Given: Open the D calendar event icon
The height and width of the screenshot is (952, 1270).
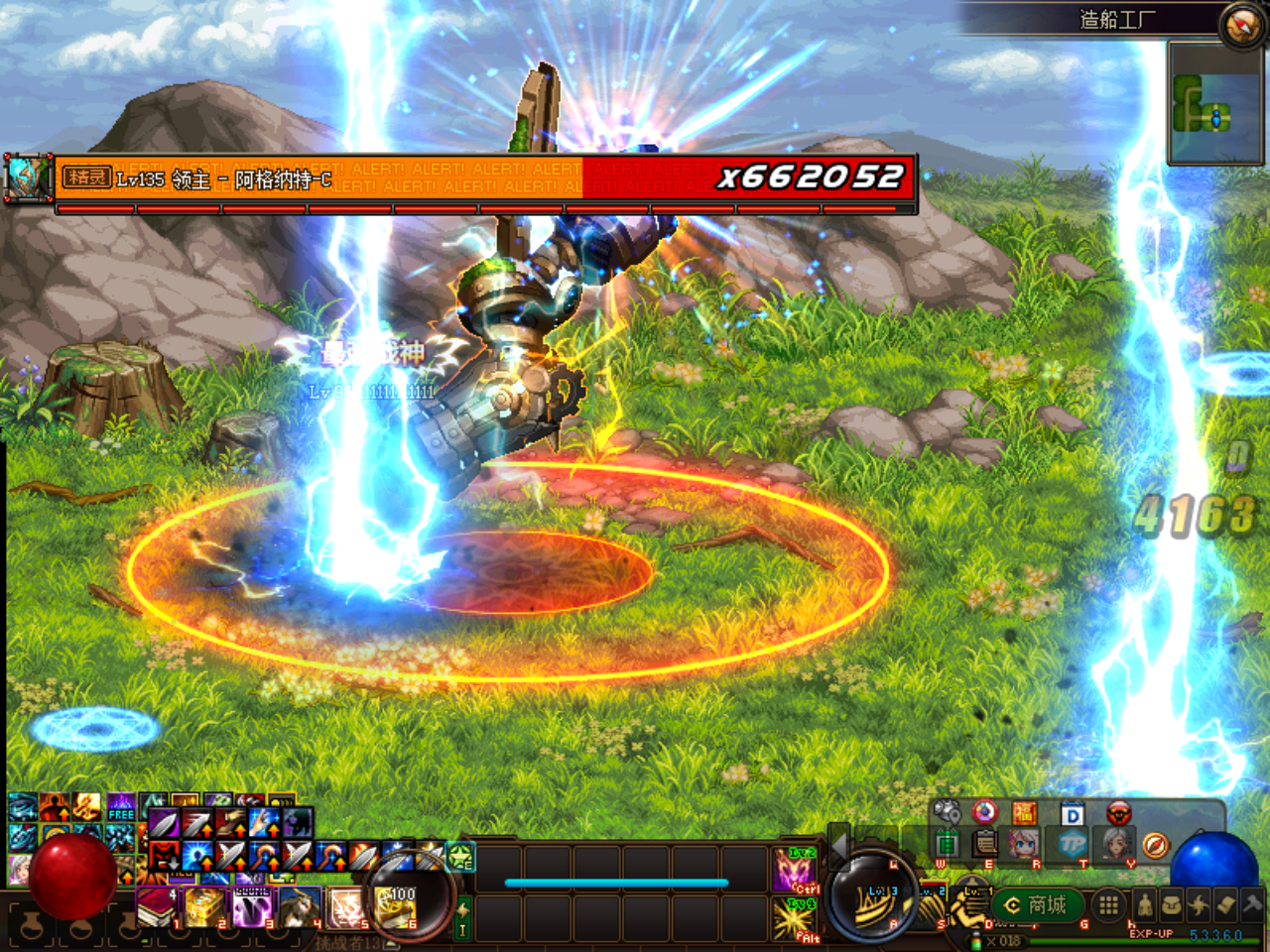Looking at the screenshot, I should point(1073,814).
